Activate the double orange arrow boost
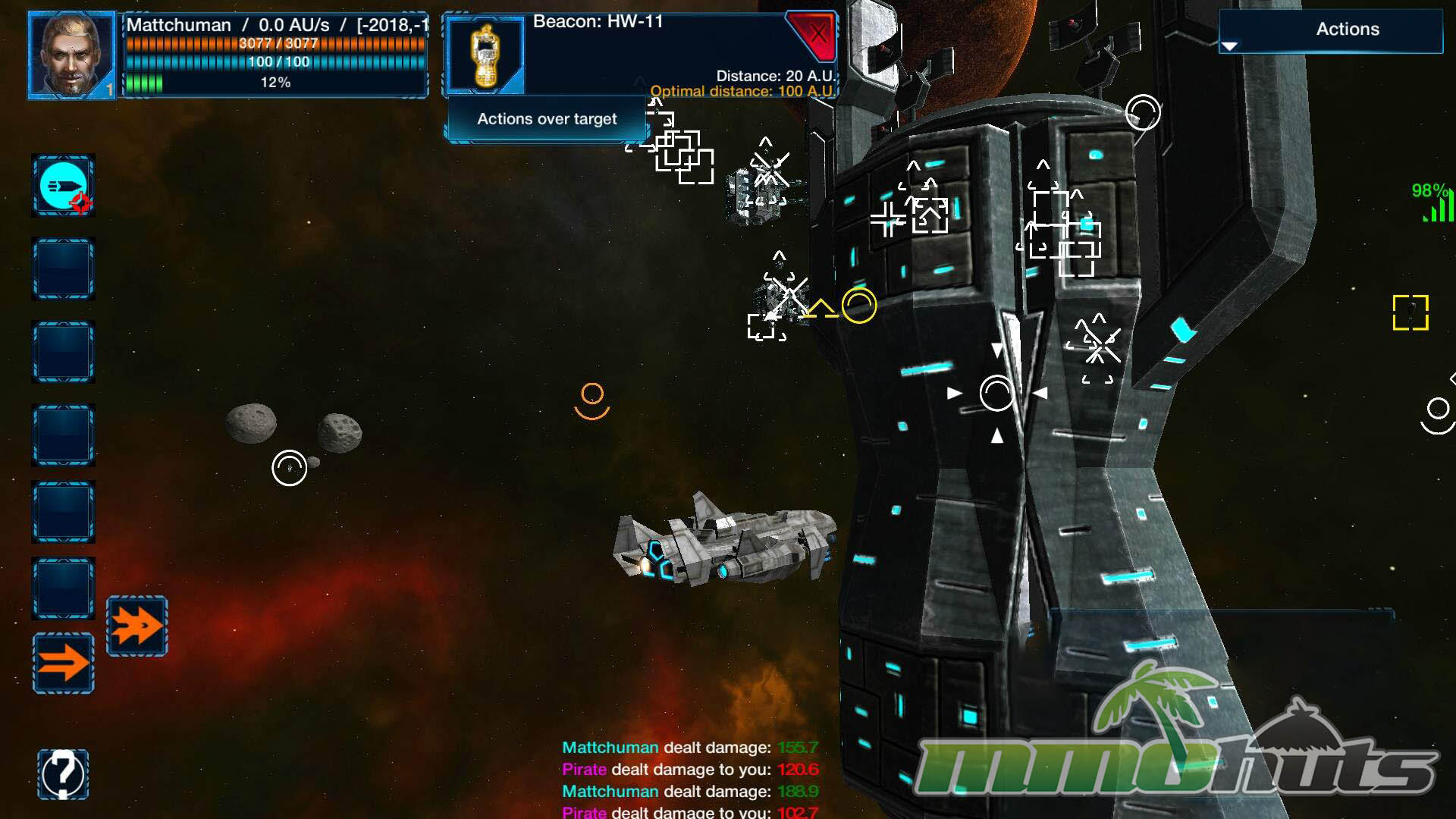Screen dimensions: 1456x819 coord(136,626)
